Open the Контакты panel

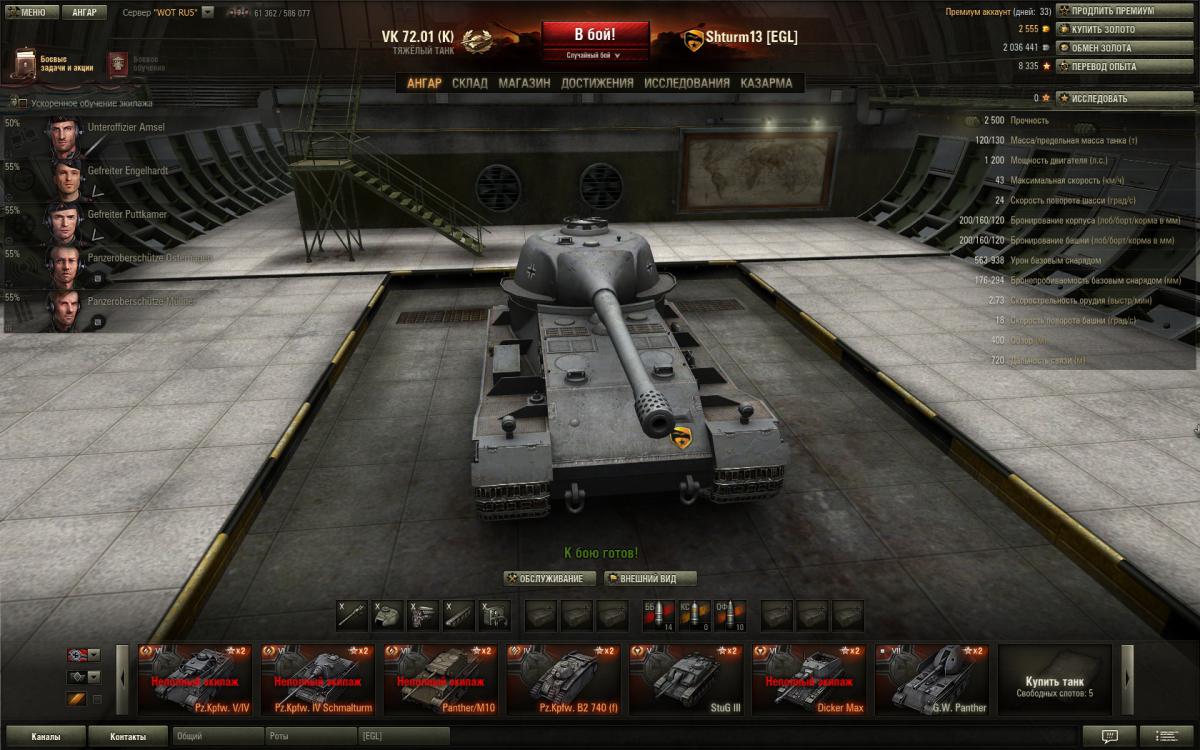(127, 737)
